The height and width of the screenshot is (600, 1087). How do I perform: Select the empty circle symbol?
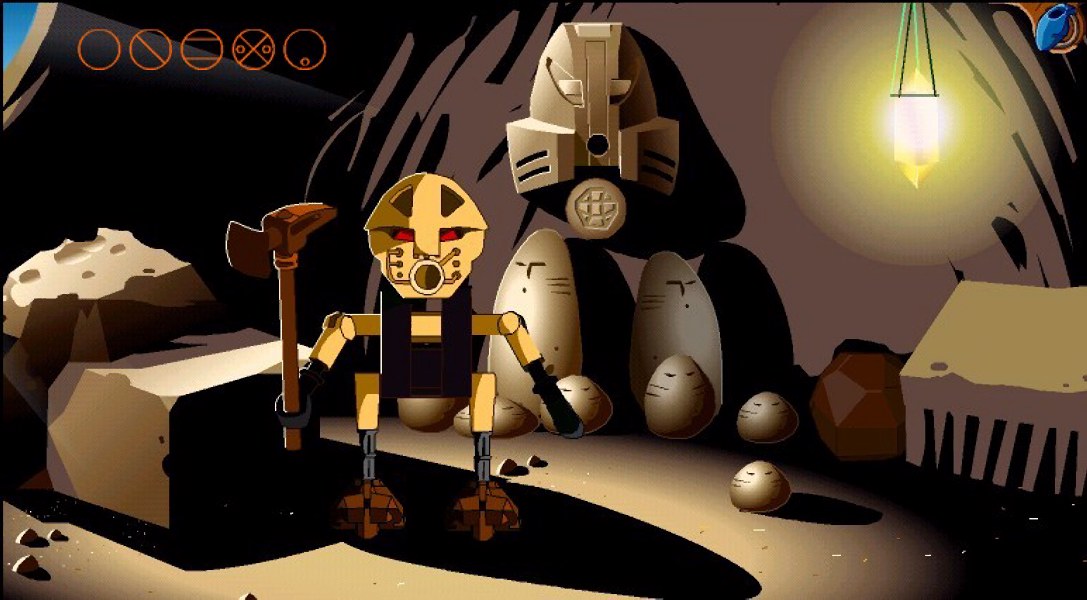(99, 49)
